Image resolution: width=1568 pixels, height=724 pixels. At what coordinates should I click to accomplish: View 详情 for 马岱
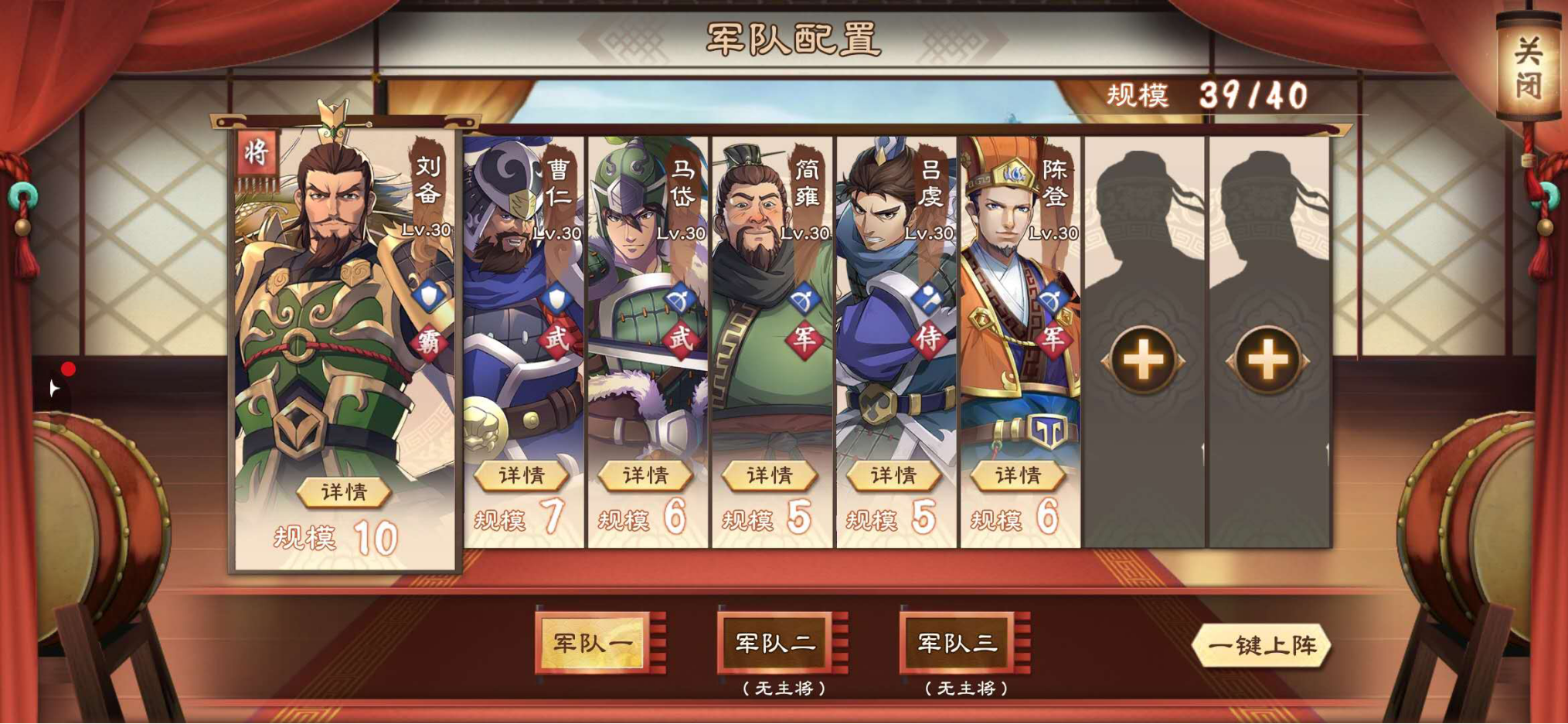tap(645, 475)
